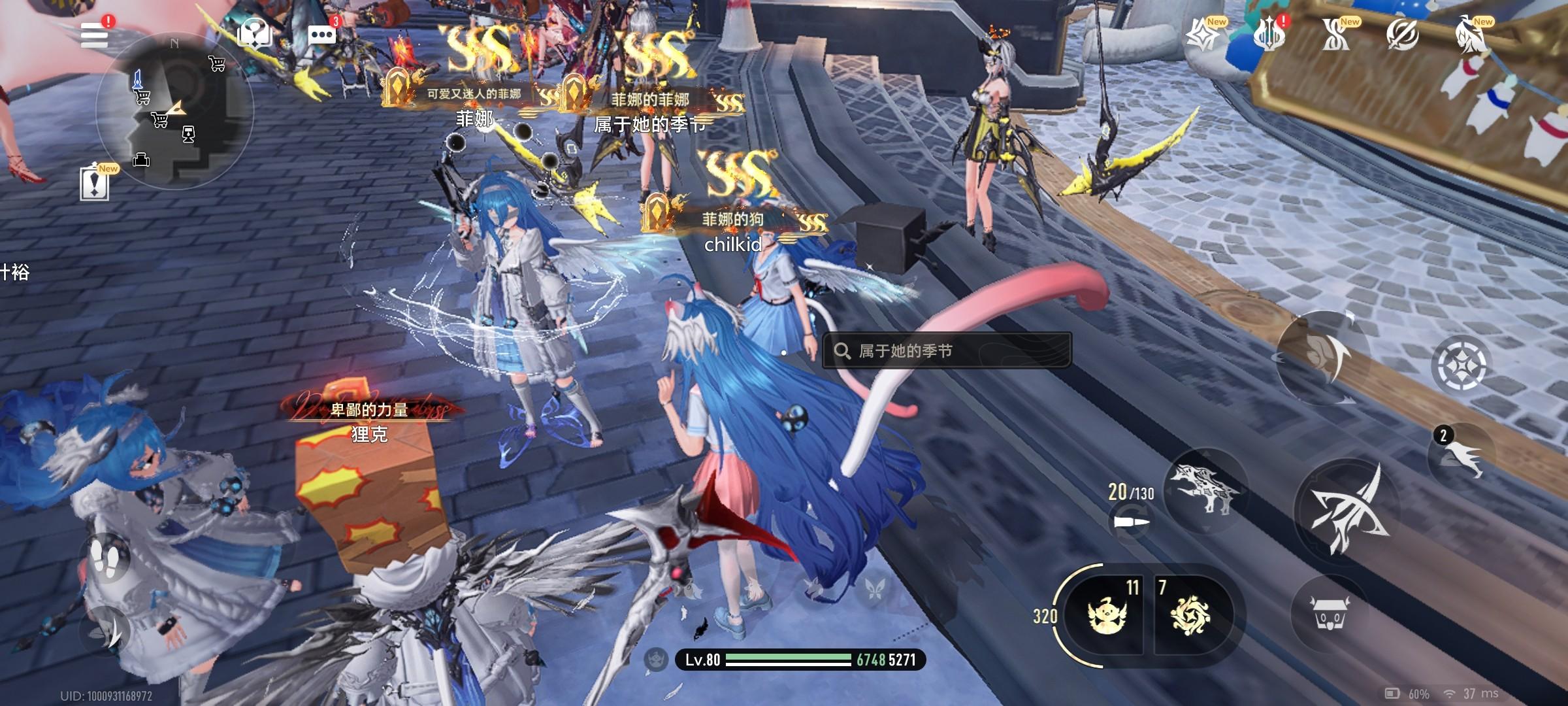Open the crossed-out sword circle icon
Screen dimensions: 1568x706
(1402, 35)
